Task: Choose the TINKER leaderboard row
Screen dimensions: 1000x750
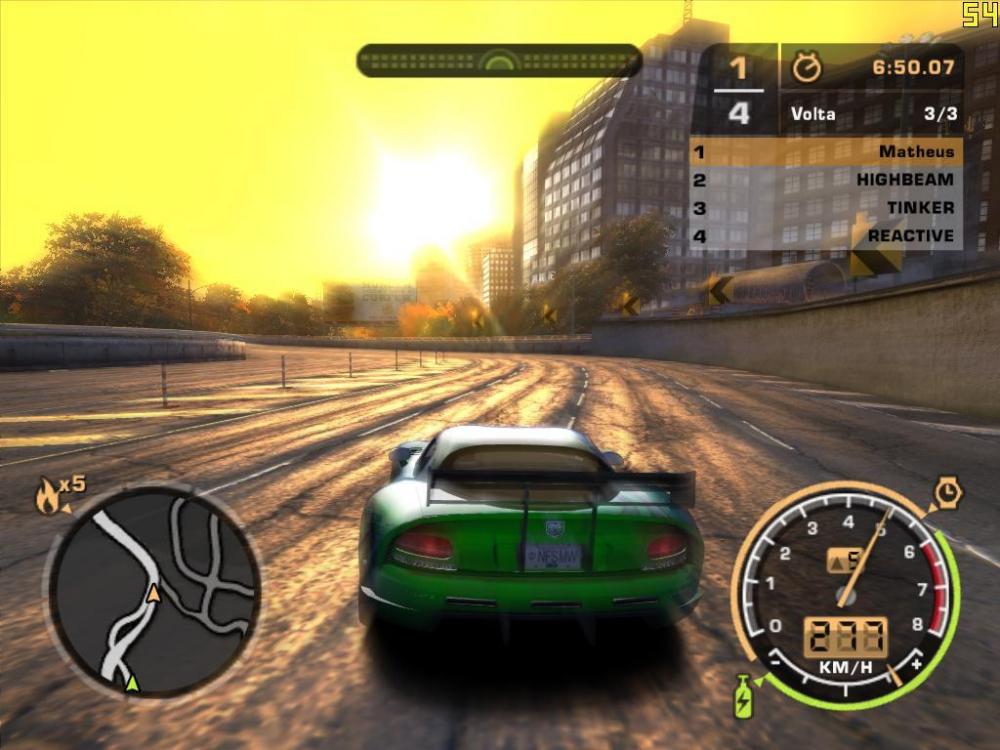Action: click(x=826, y=208)
